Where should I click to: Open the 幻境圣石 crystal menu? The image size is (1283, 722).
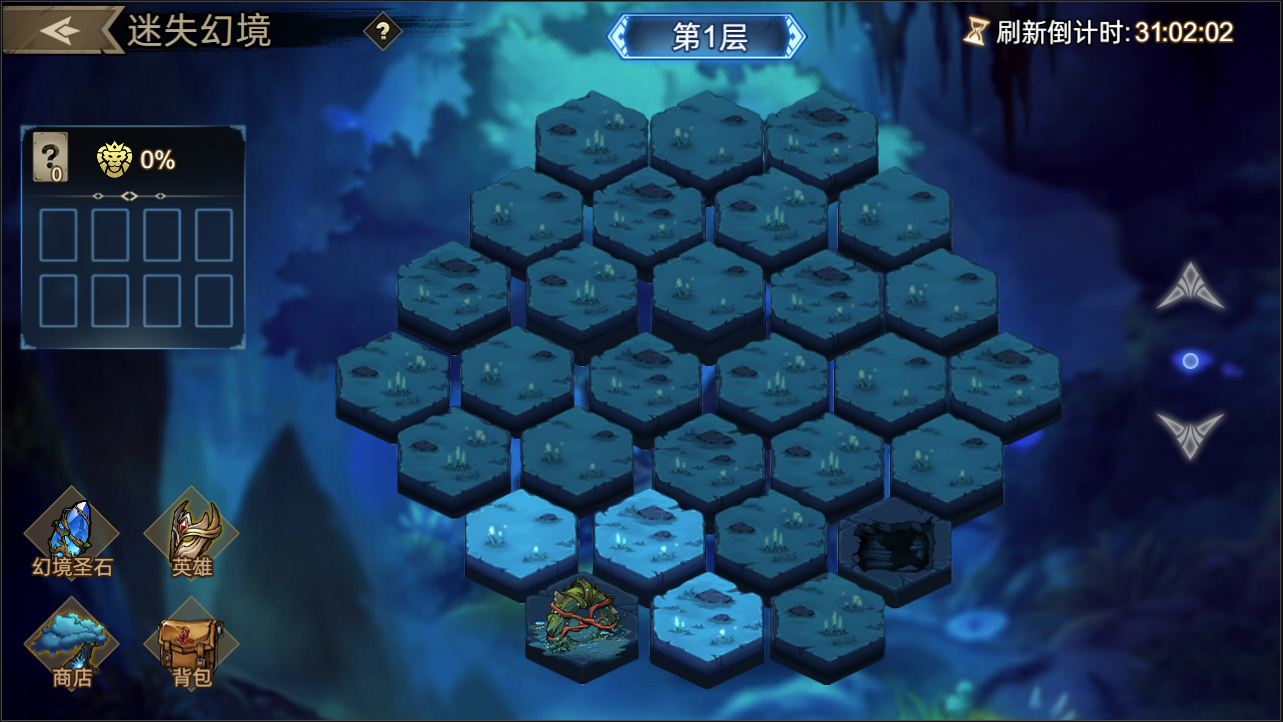(x=72, y=537)
